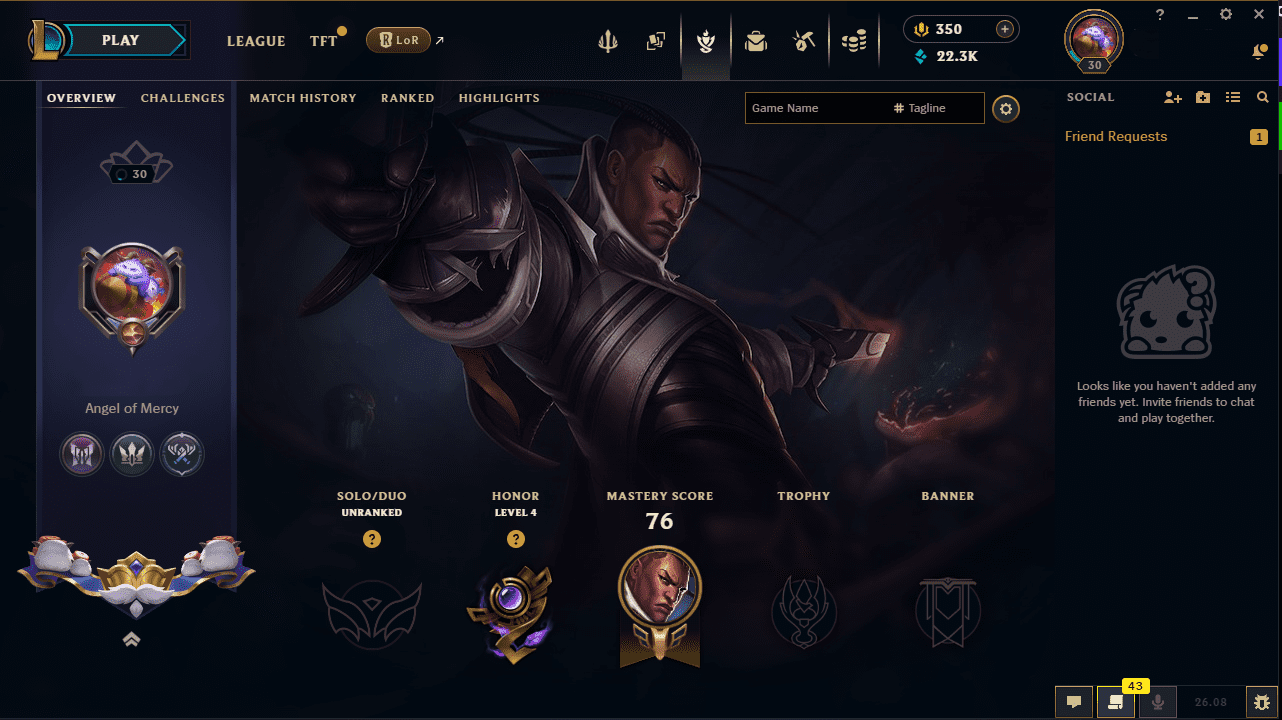Toggle the notifications bell
The image size is (1282, 720).
(1260, 51)
